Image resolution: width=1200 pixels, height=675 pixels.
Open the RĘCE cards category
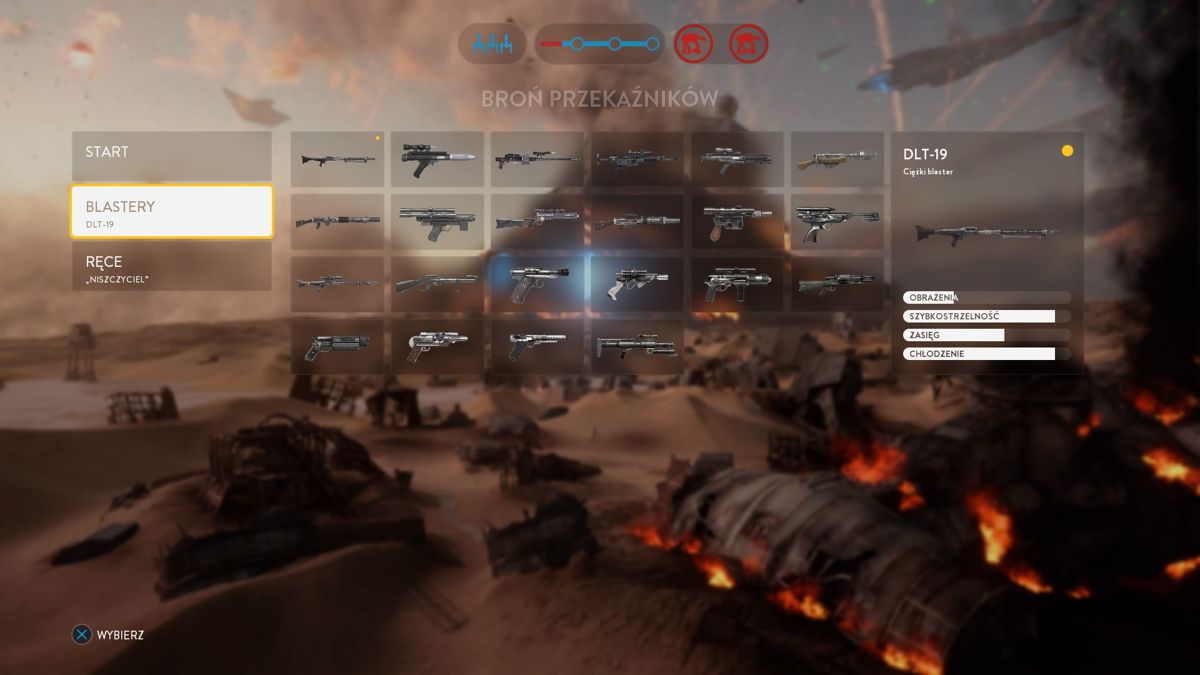pyautogui.click(x=171, y=267)
